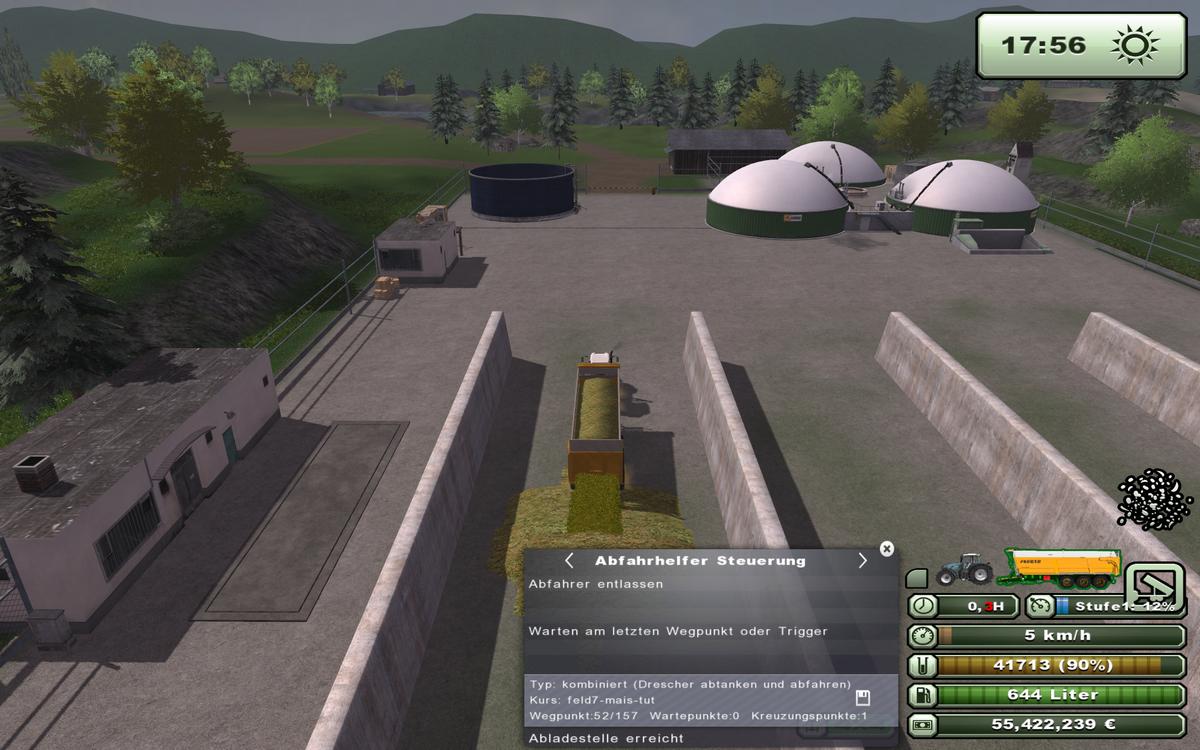Image resolution: width=1200 pixels, height=750 pixels.
Task: Close the Abfahrhelfer Steuerung panel
Action: (886, 548)
